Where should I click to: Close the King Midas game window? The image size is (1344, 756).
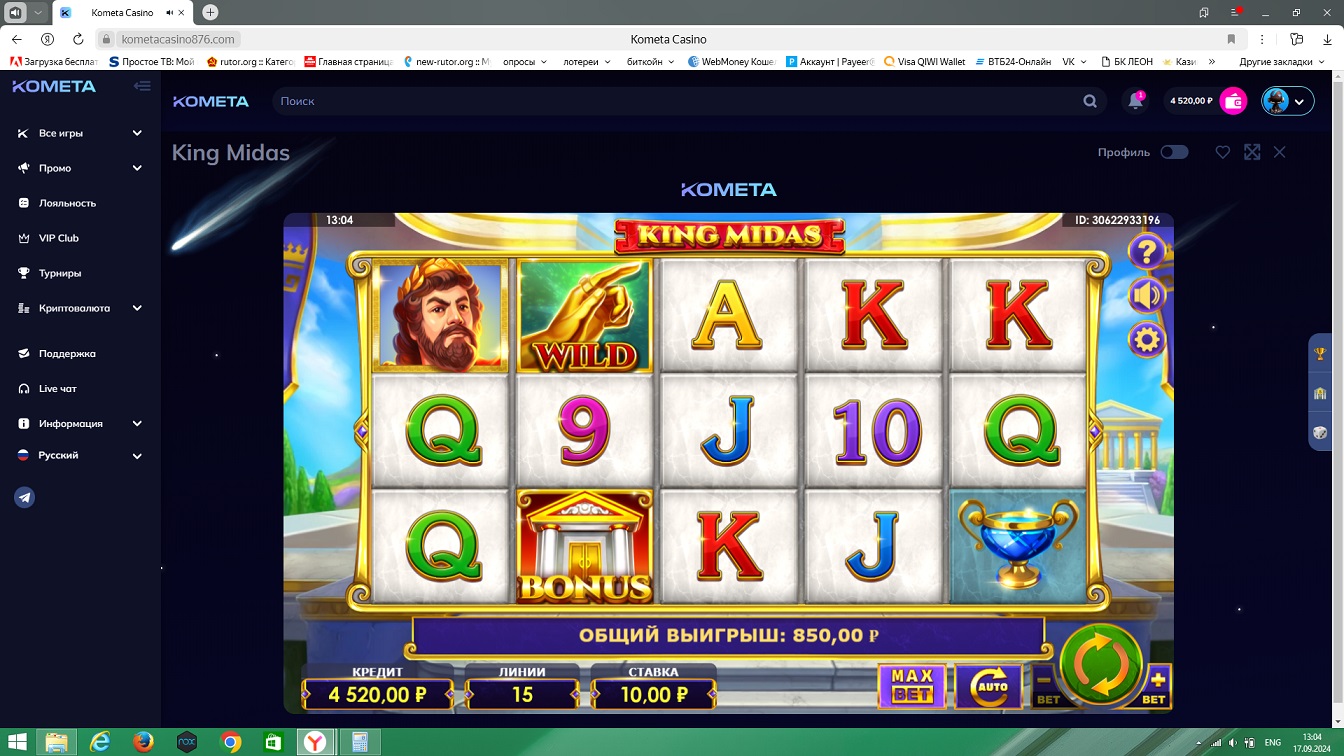pyautogui.click(x=1280, y=152)
